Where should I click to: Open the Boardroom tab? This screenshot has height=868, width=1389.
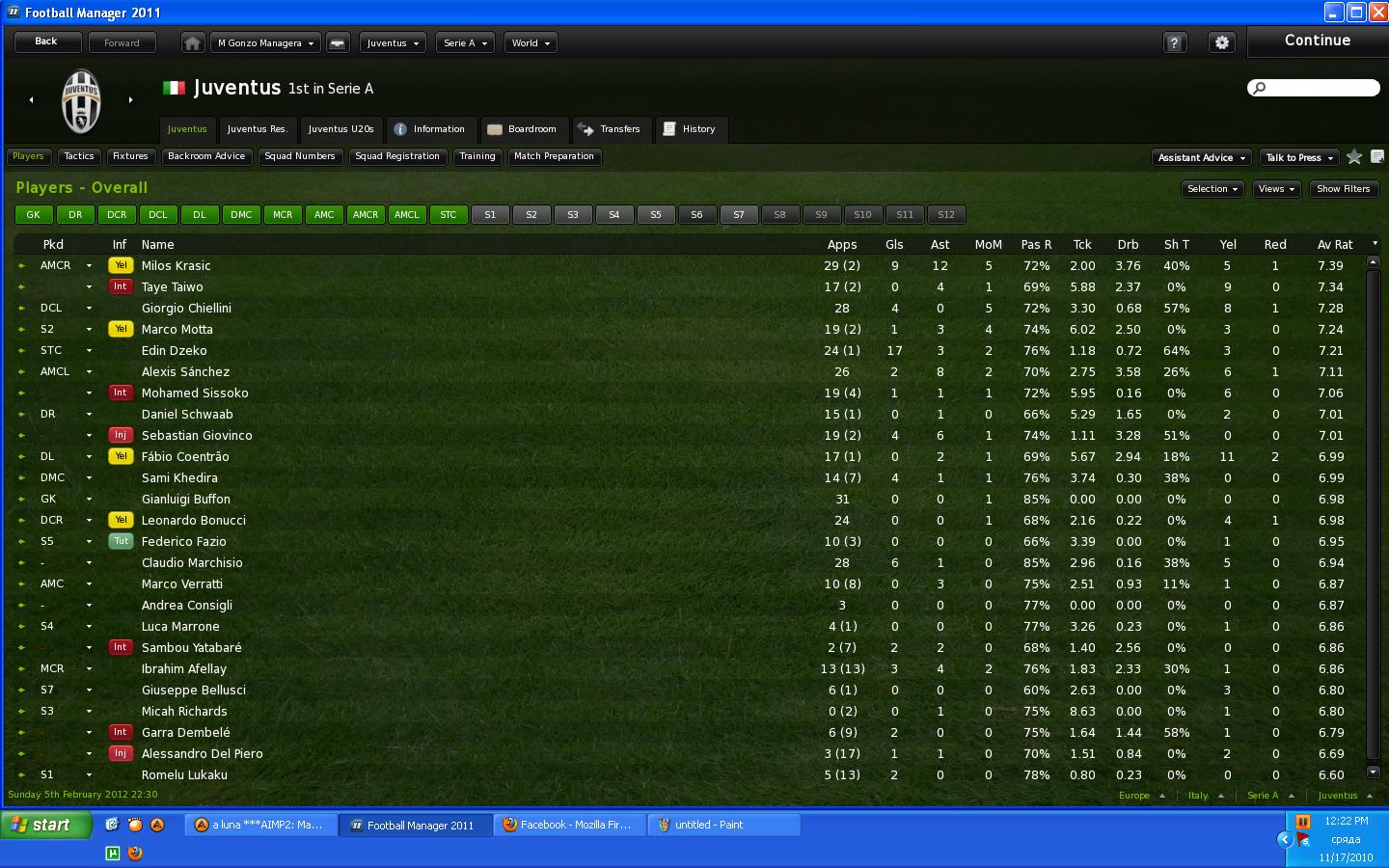(x=522, y=129)
